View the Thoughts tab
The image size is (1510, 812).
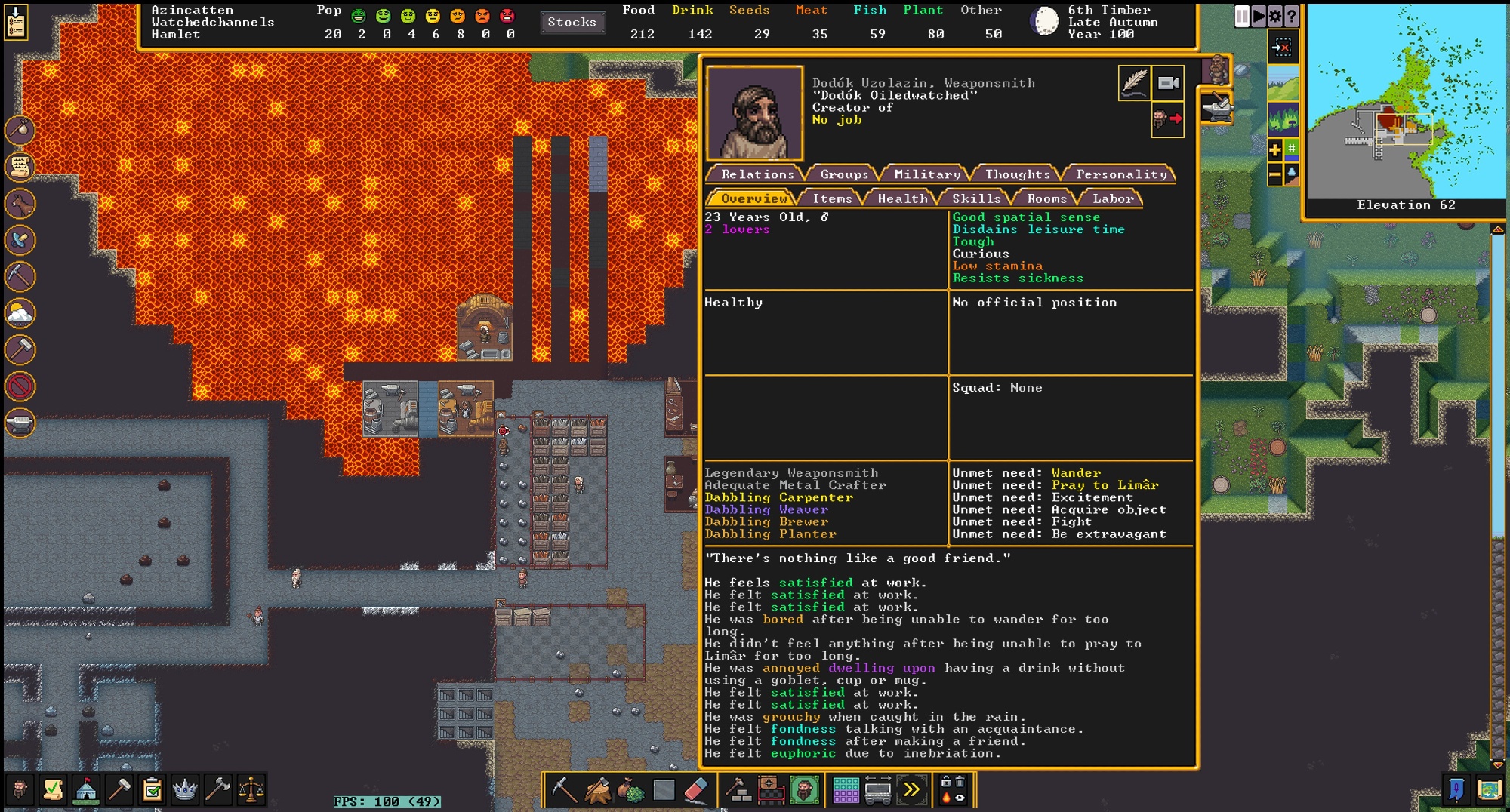(x=1017, y=174)
